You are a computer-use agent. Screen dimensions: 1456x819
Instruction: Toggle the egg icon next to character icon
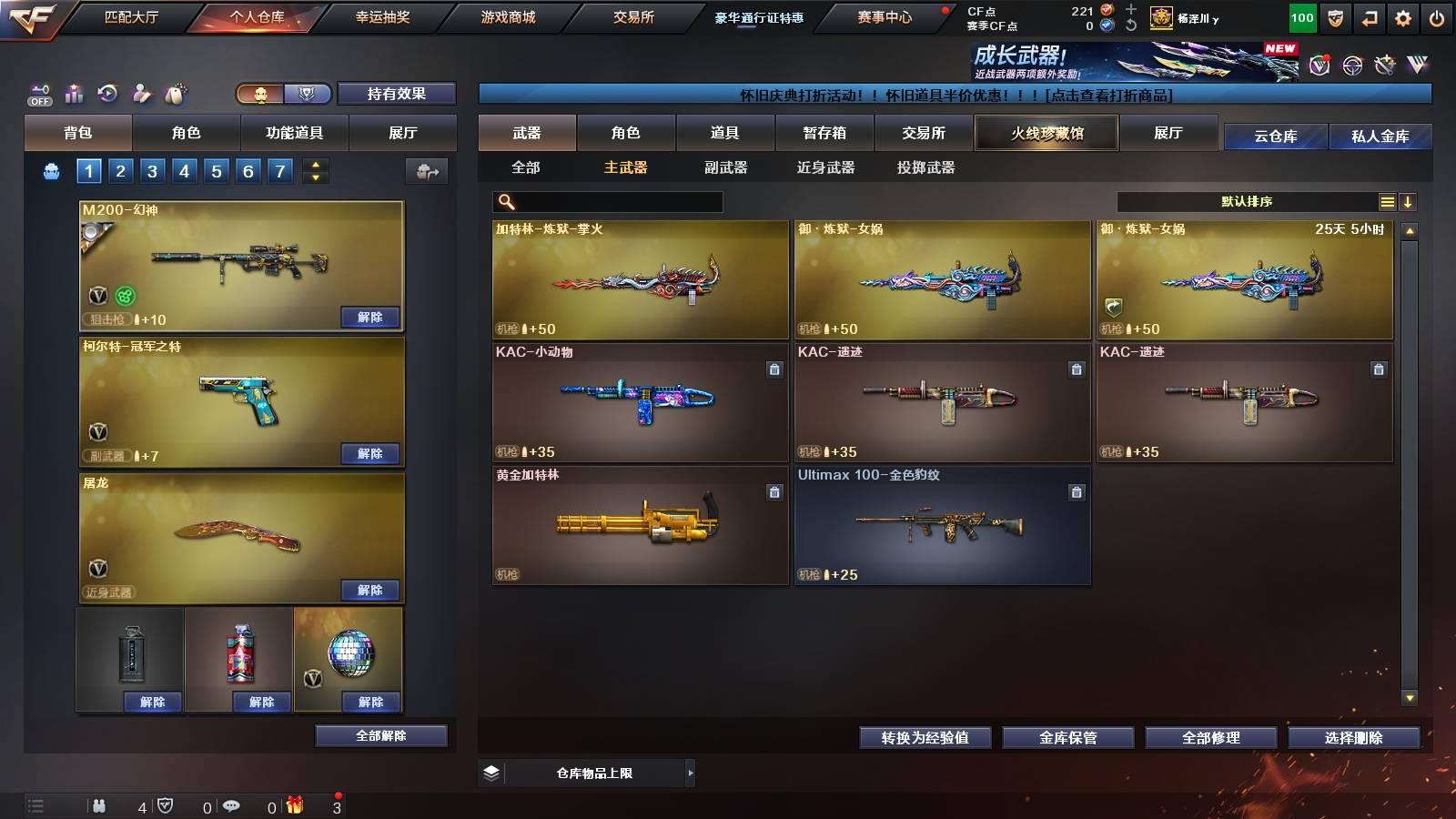[x=174, y=91]
